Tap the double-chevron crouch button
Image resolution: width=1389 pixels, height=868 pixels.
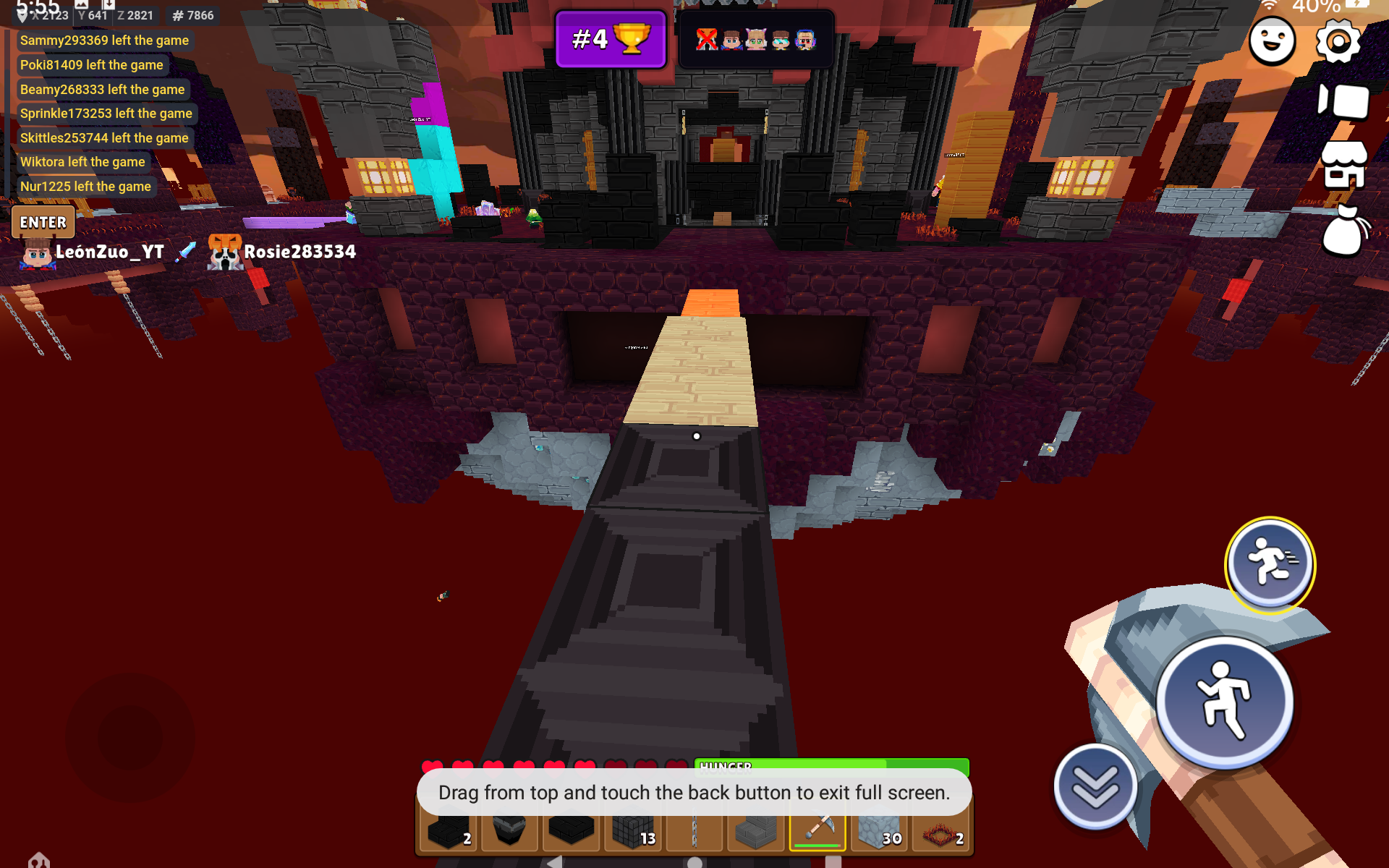[1095, 787]
